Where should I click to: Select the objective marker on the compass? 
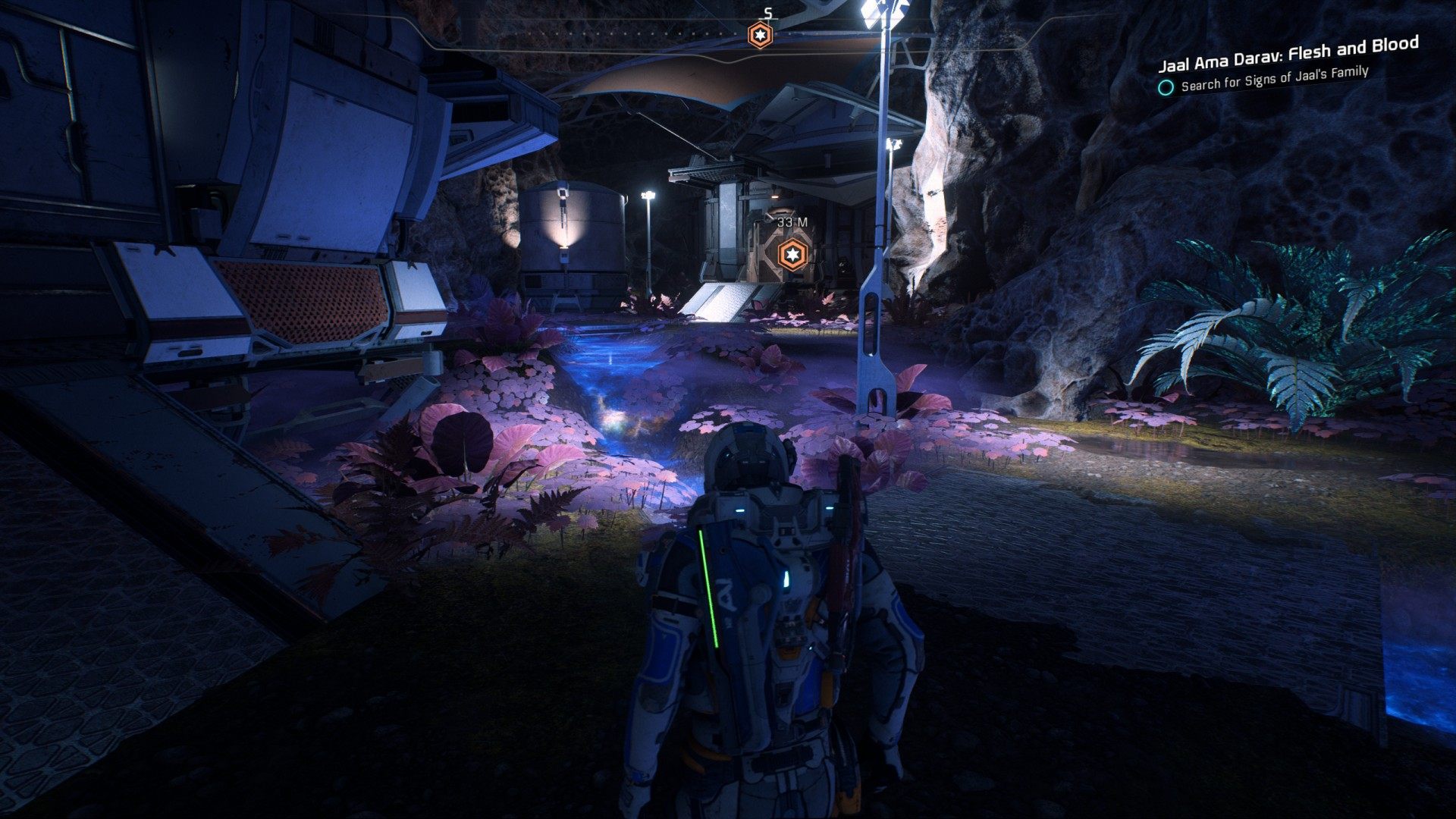coord(759,35)
